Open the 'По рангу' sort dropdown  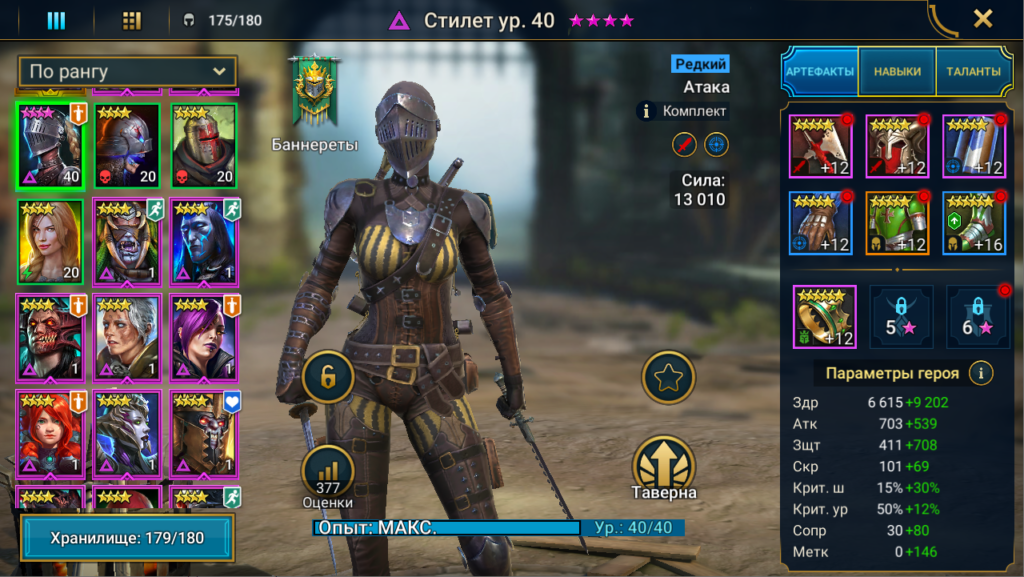coord(127,72)
